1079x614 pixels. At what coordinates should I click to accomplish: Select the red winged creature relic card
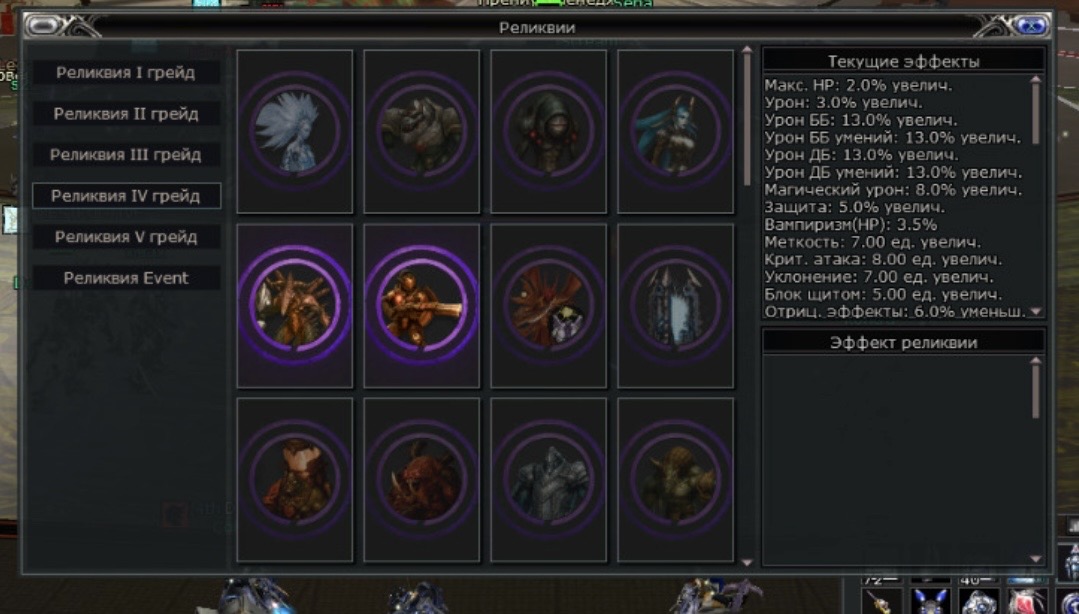(548, 305)
